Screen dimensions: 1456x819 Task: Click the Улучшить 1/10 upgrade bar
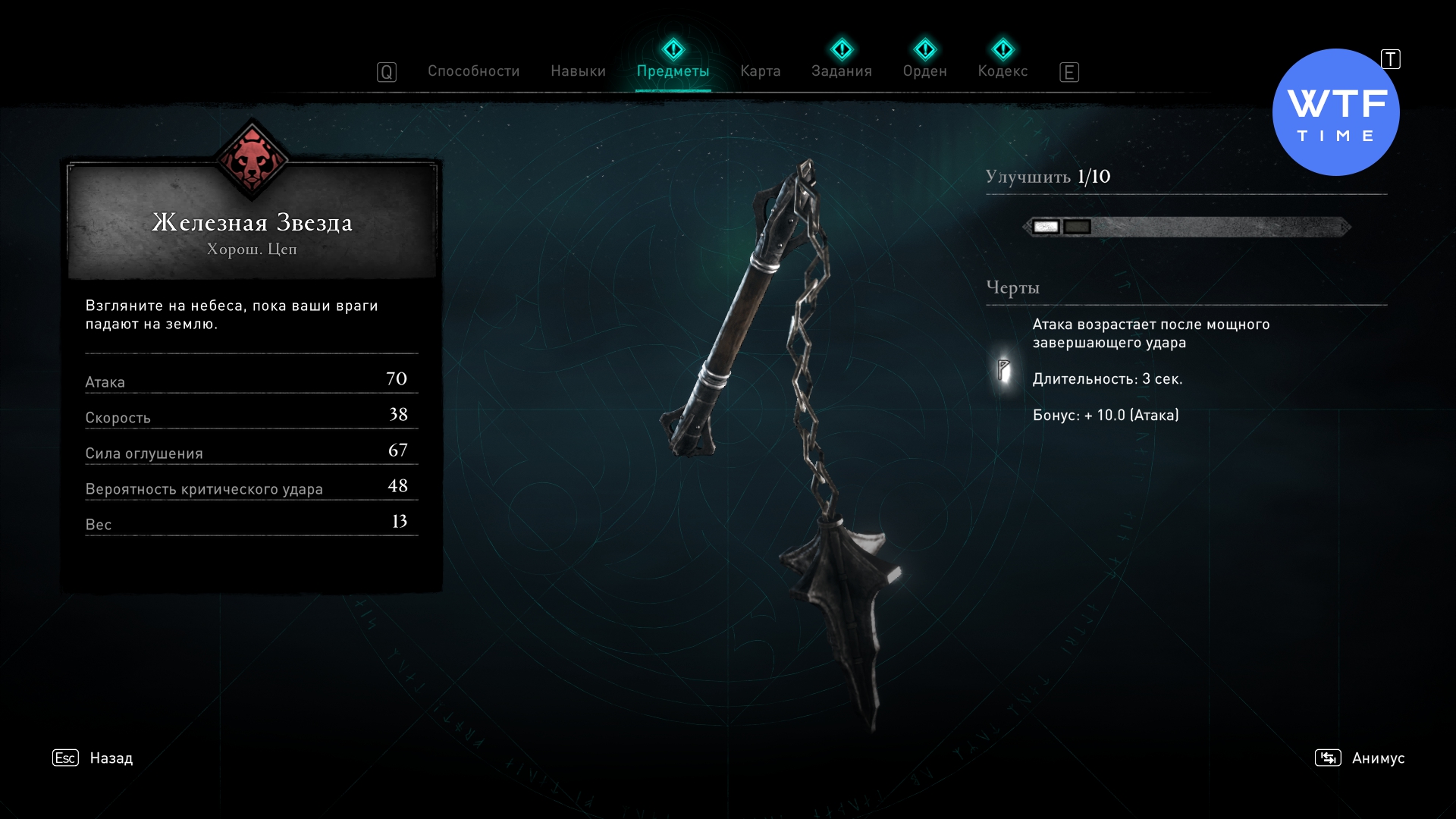pos(1187,227)
